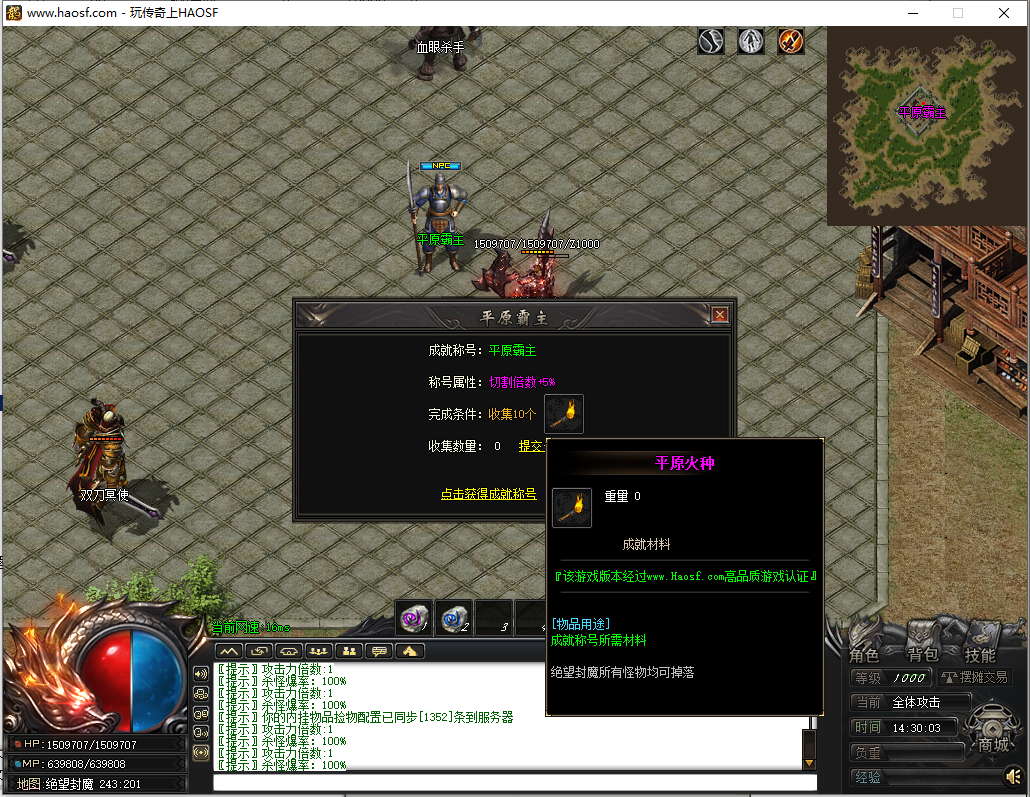The image size is (1030, 797).
Task: Click the 点击获得成就称号 link
Action: pos(488,494)
